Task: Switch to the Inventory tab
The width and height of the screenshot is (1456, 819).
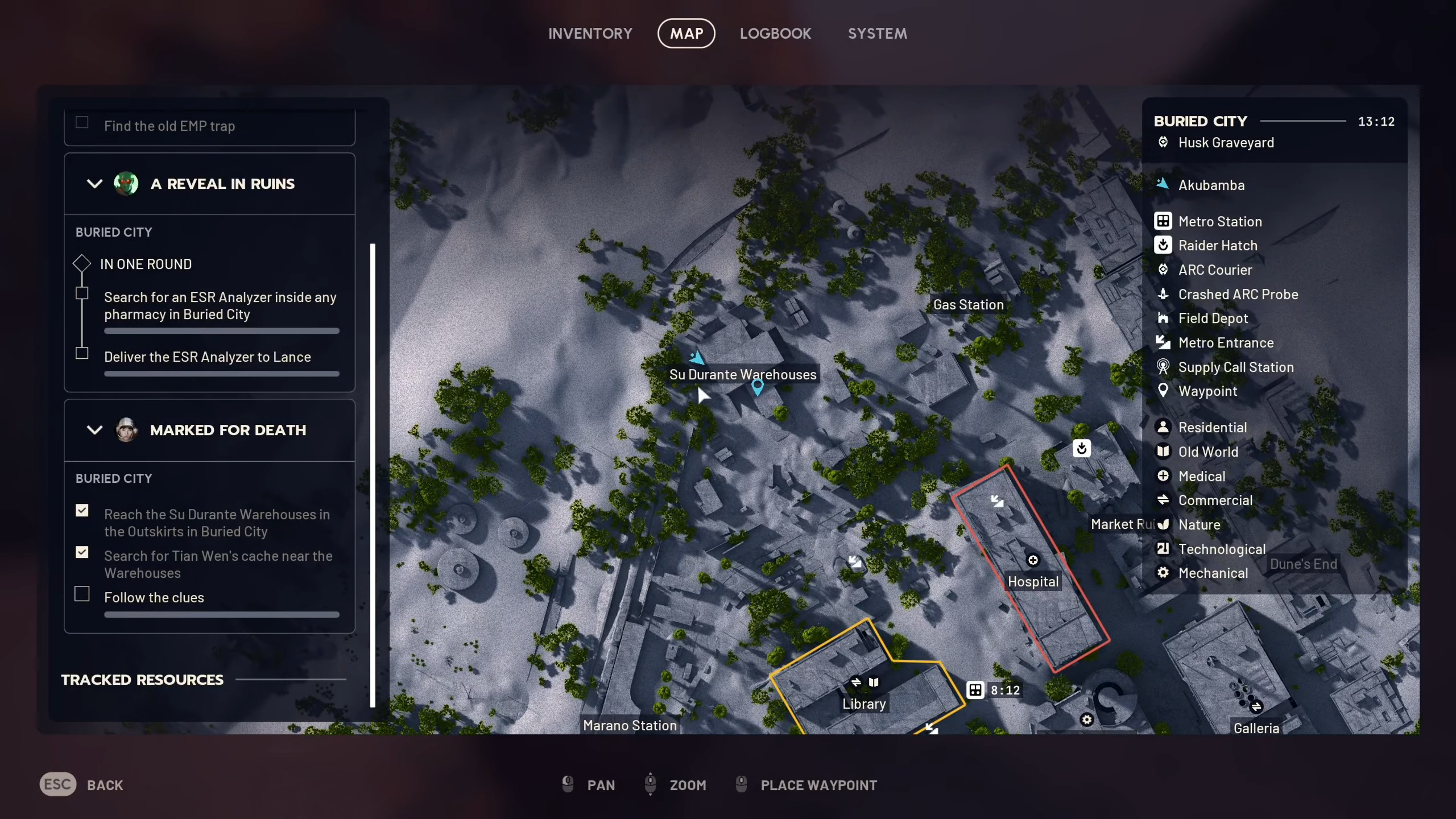Action: tap(590, 33)
